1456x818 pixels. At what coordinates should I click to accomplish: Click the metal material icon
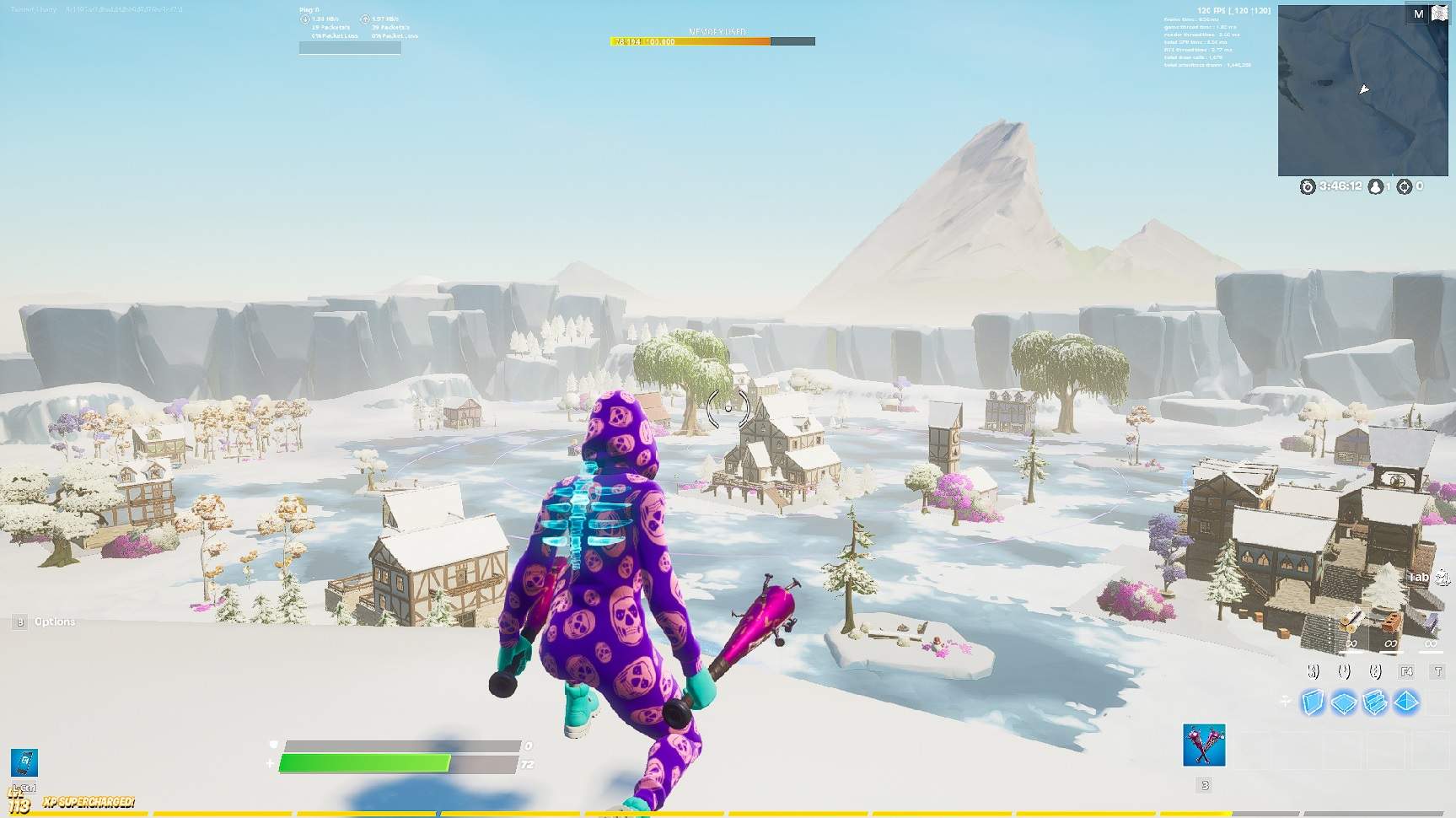click(1432, 622)
